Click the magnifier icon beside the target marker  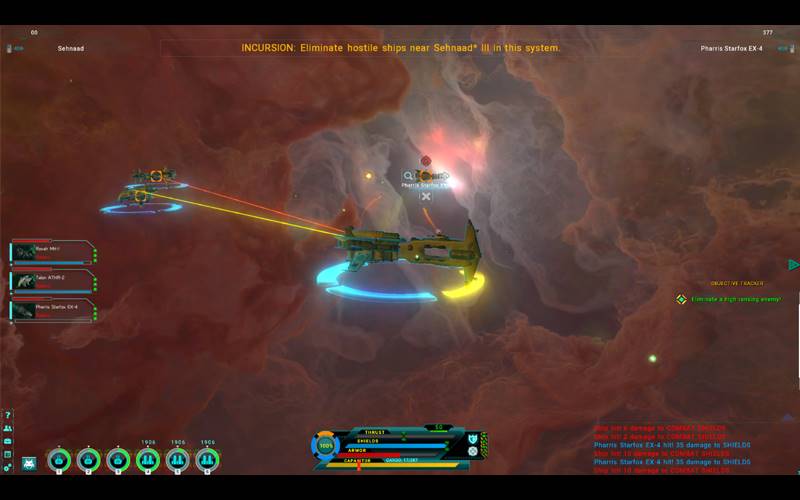point(409,176)
